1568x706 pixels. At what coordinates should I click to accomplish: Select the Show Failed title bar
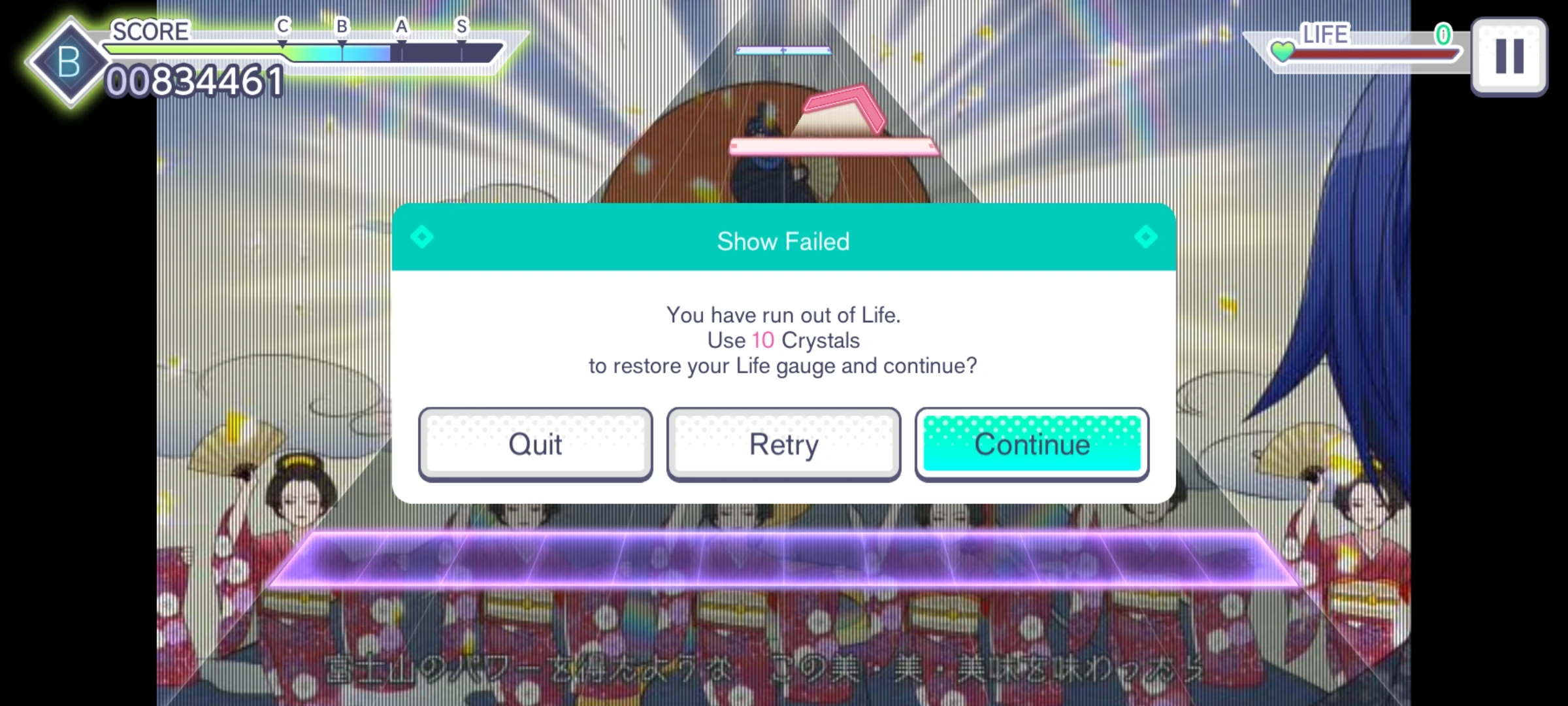[783, 241]
